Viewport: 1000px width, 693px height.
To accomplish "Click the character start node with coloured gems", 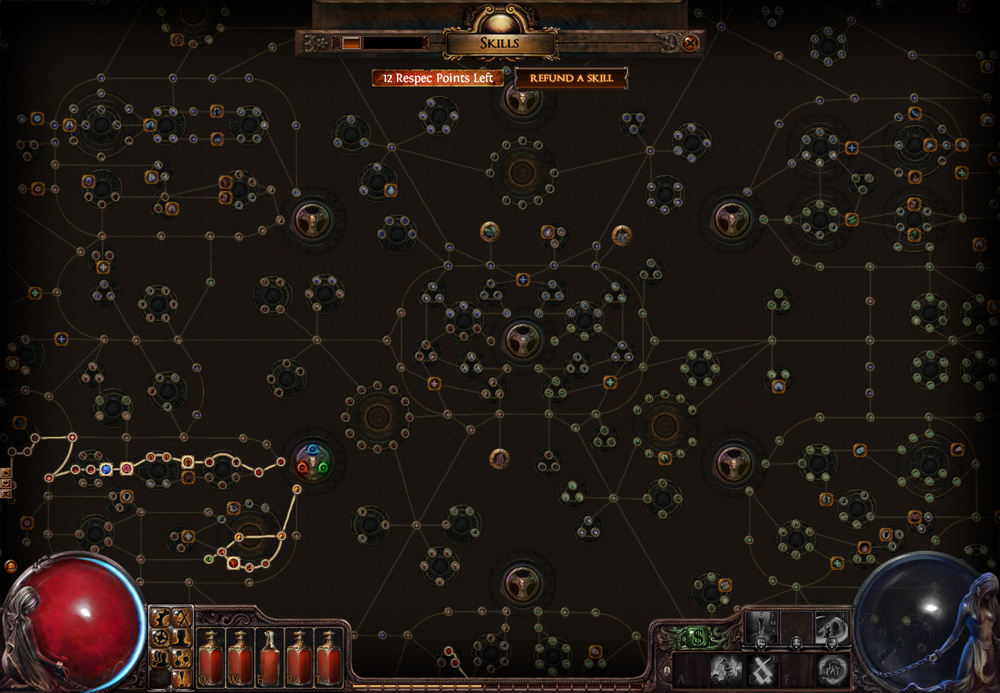I will (312, 461).
